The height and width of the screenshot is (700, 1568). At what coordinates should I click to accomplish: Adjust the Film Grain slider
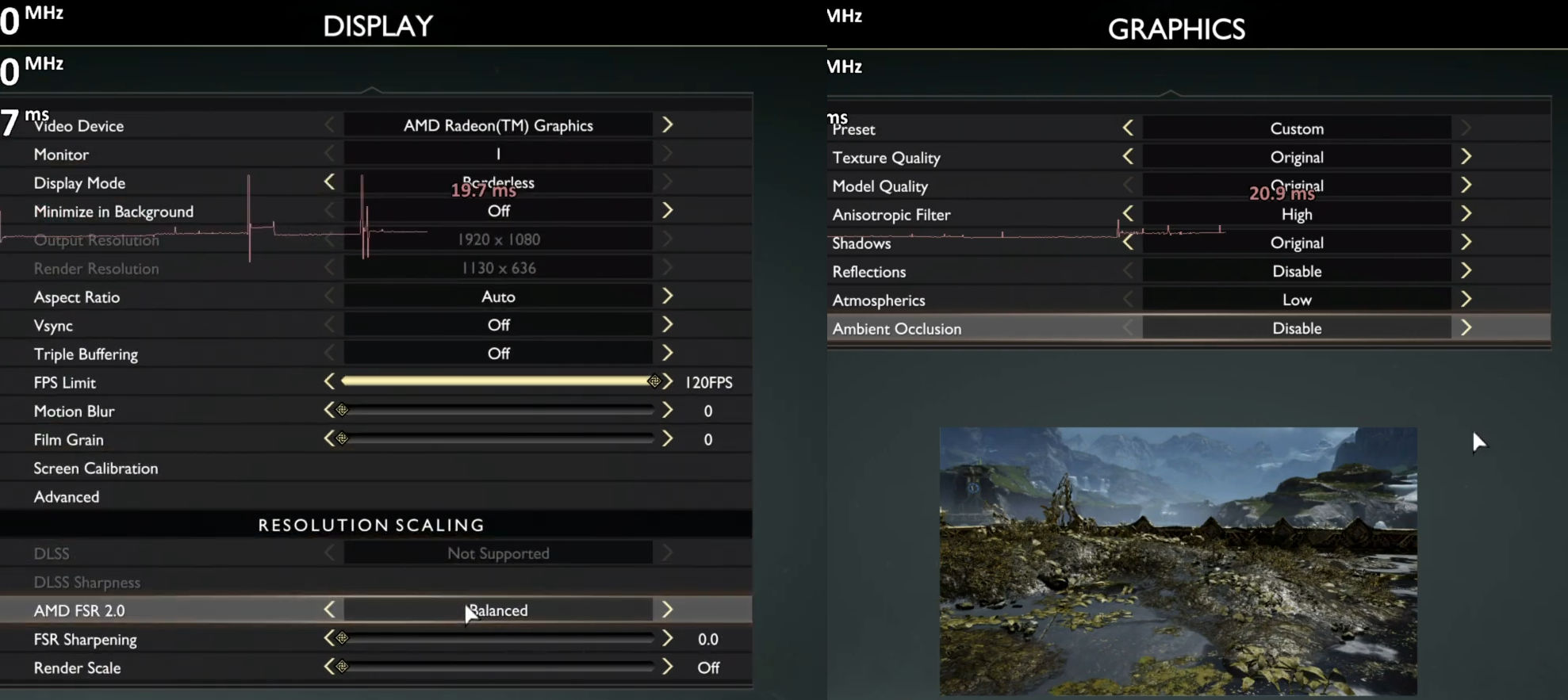coord(498,439)
